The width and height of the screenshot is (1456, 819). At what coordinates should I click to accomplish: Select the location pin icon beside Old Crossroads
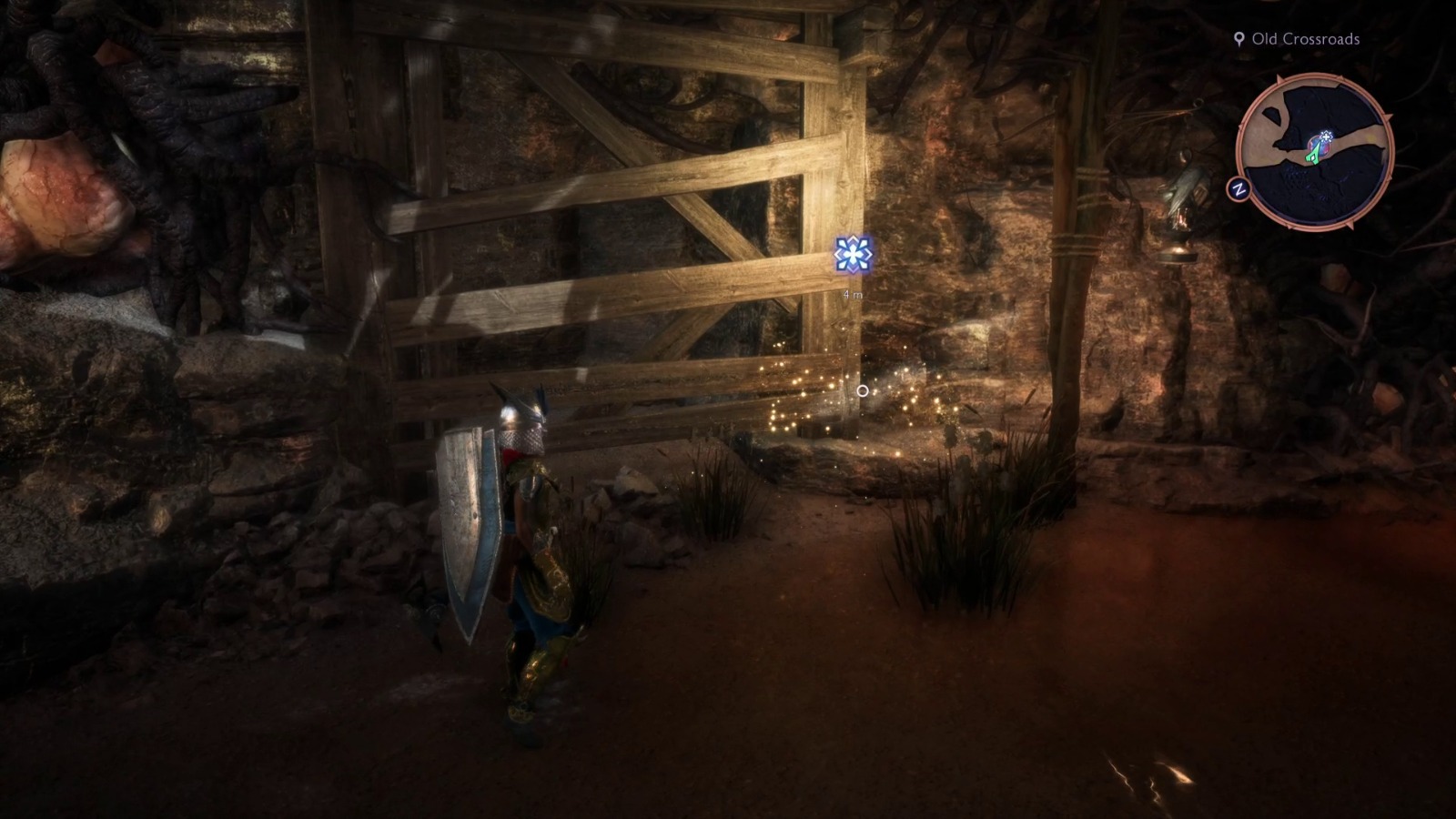click(x=1240, y=39)
